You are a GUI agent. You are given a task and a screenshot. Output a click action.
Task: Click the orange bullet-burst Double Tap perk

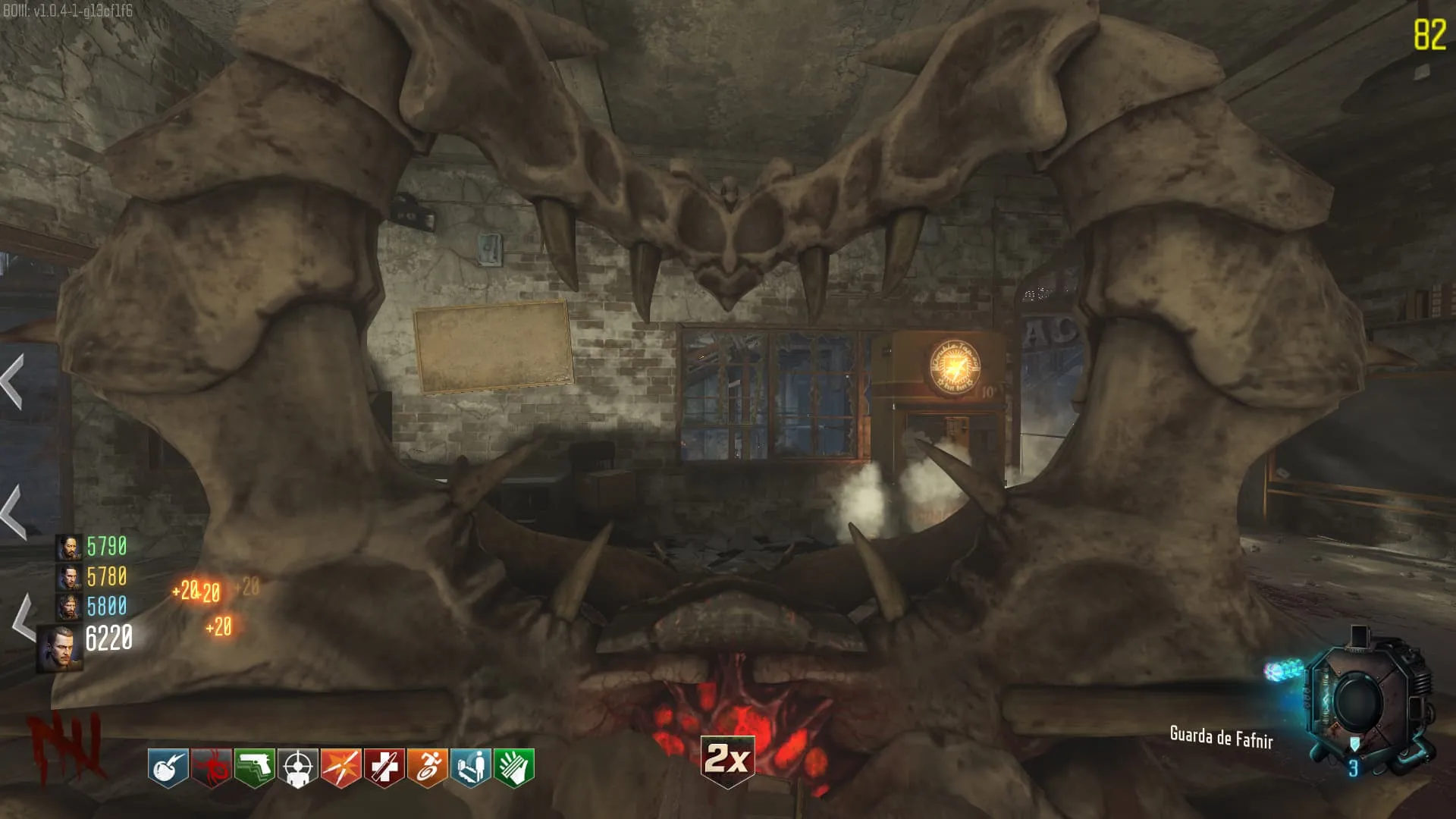(x=340, y=767)
